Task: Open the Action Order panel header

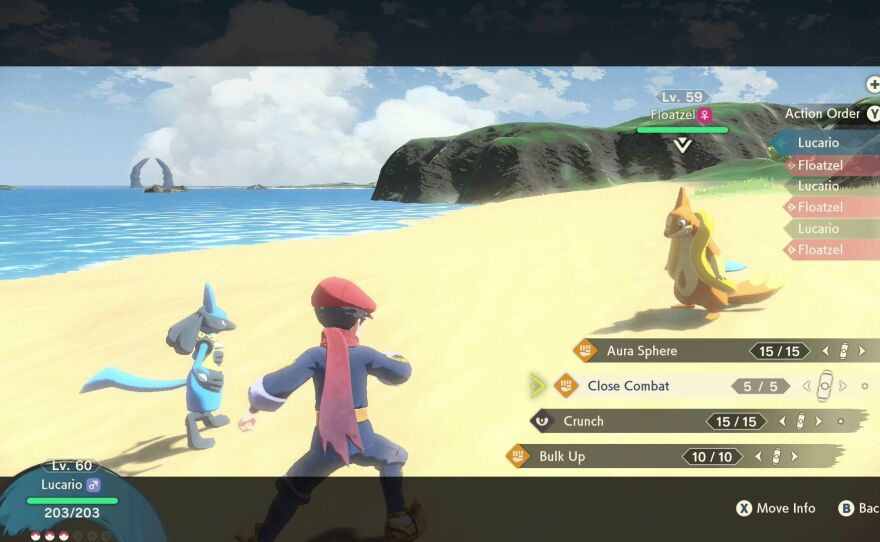Action: point(822,113)
